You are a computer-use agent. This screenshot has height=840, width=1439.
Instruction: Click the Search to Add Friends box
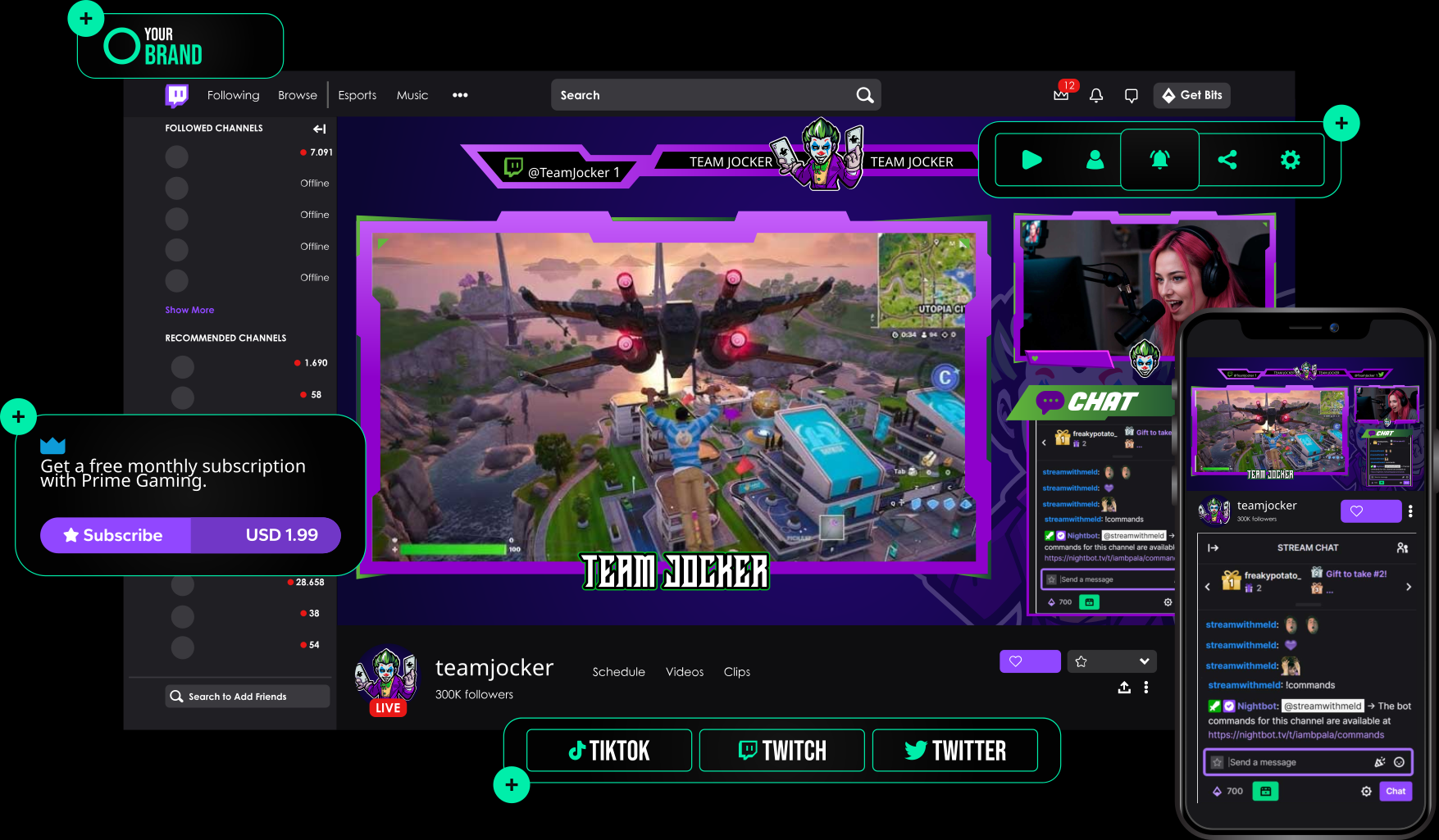point(247,697)
